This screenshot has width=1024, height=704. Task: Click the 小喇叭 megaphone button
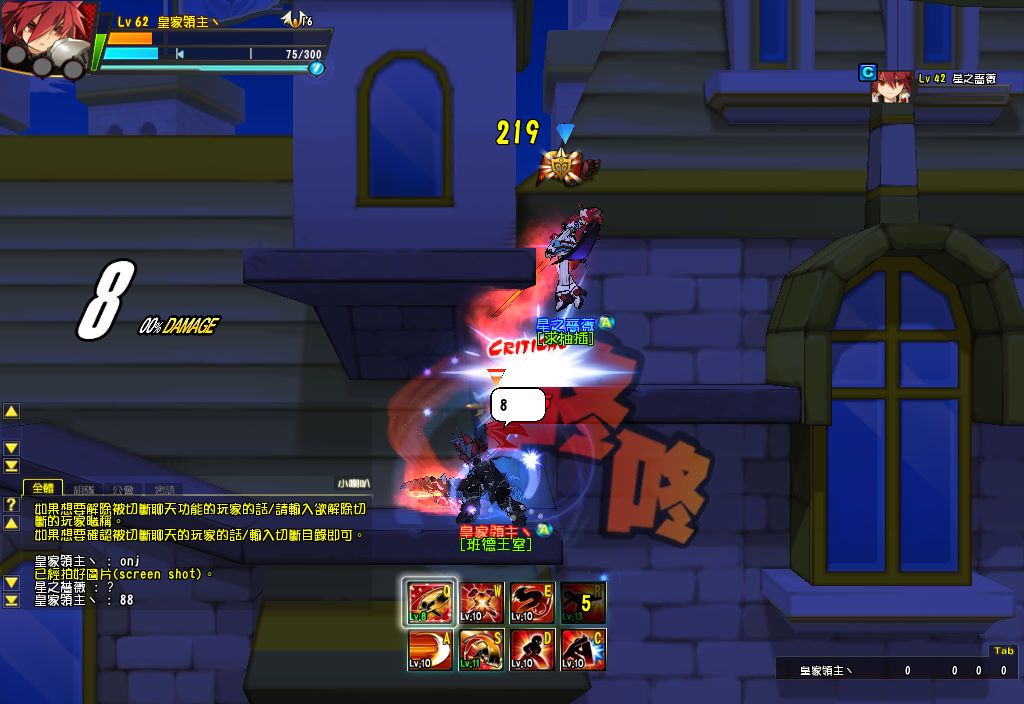pyautogui.click(x=353, y=484)
